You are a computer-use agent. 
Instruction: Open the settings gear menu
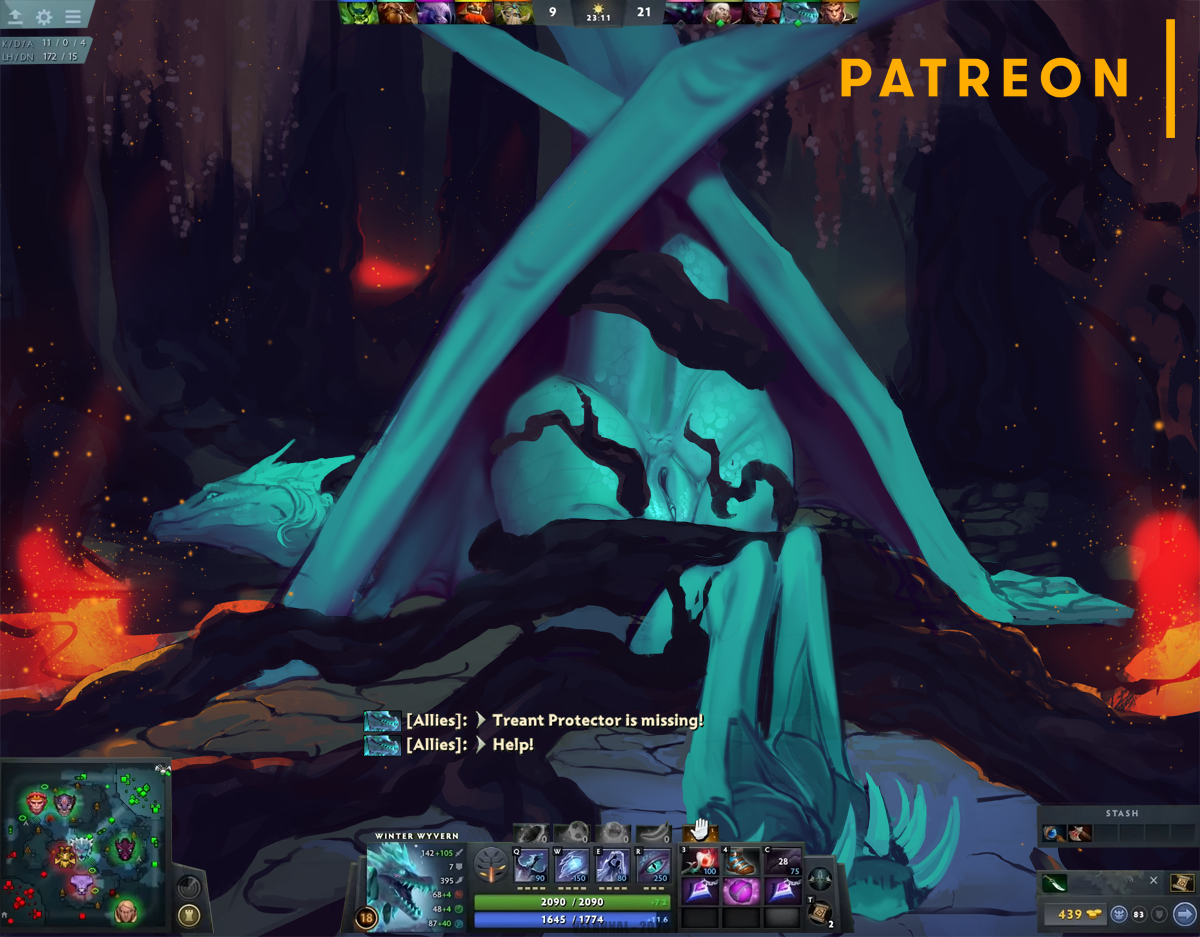pyautogui.click(x=44, y=17)
